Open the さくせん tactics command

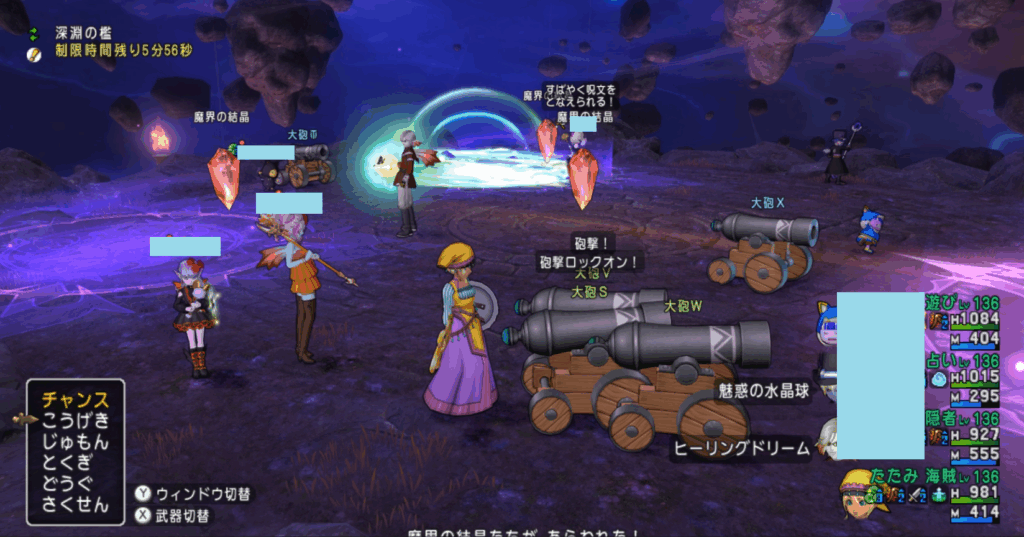click(75, 505)
